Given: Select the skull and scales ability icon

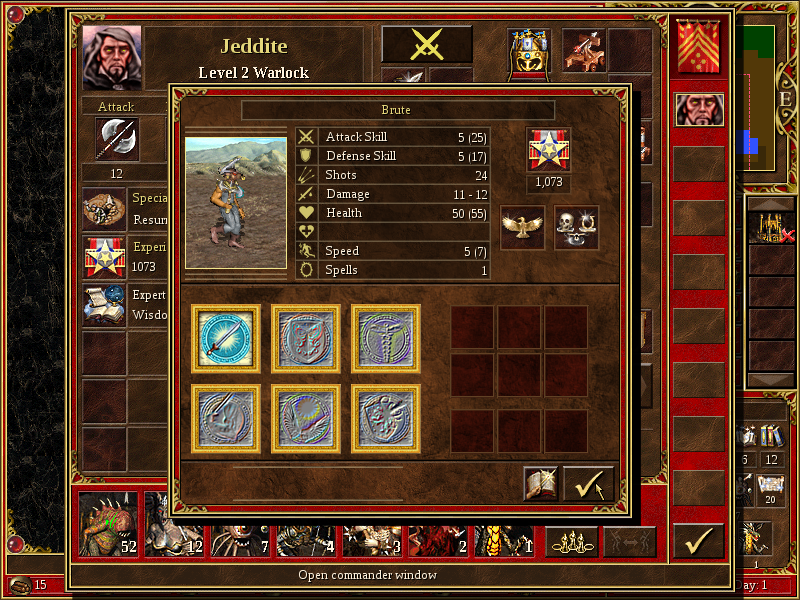Looking at the screenshot, I should [x=576, y=227].
